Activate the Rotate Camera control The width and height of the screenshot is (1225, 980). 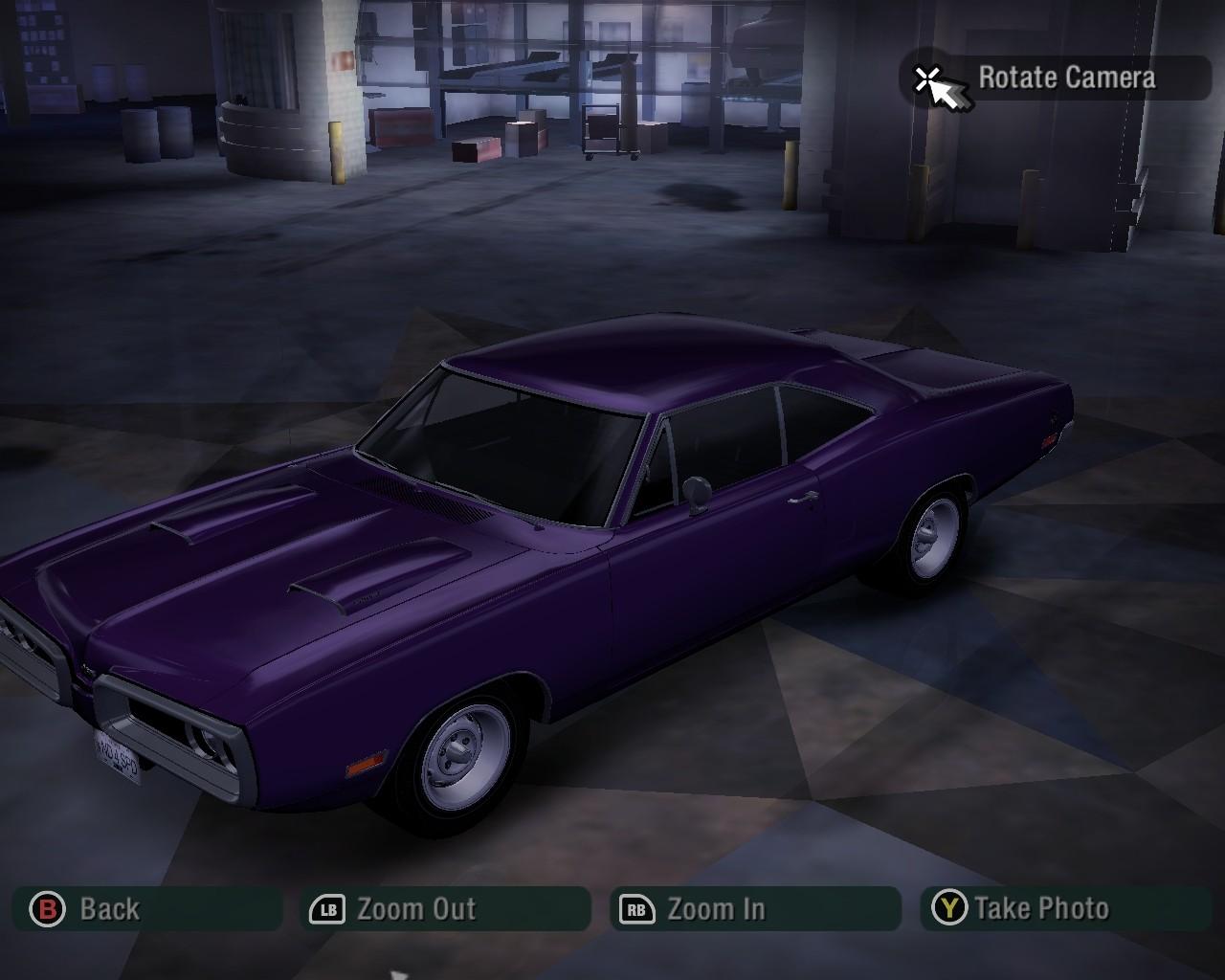[1056, 78]
